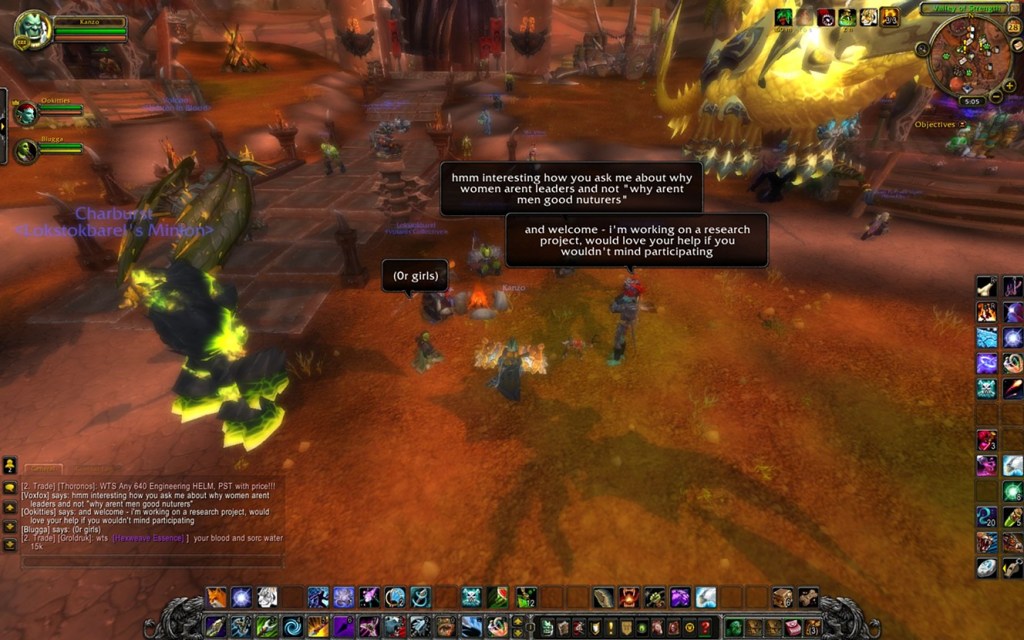1024x640 pixels.
Task: Collapse the Objectives tracker
Action: (x=964, y=125)
